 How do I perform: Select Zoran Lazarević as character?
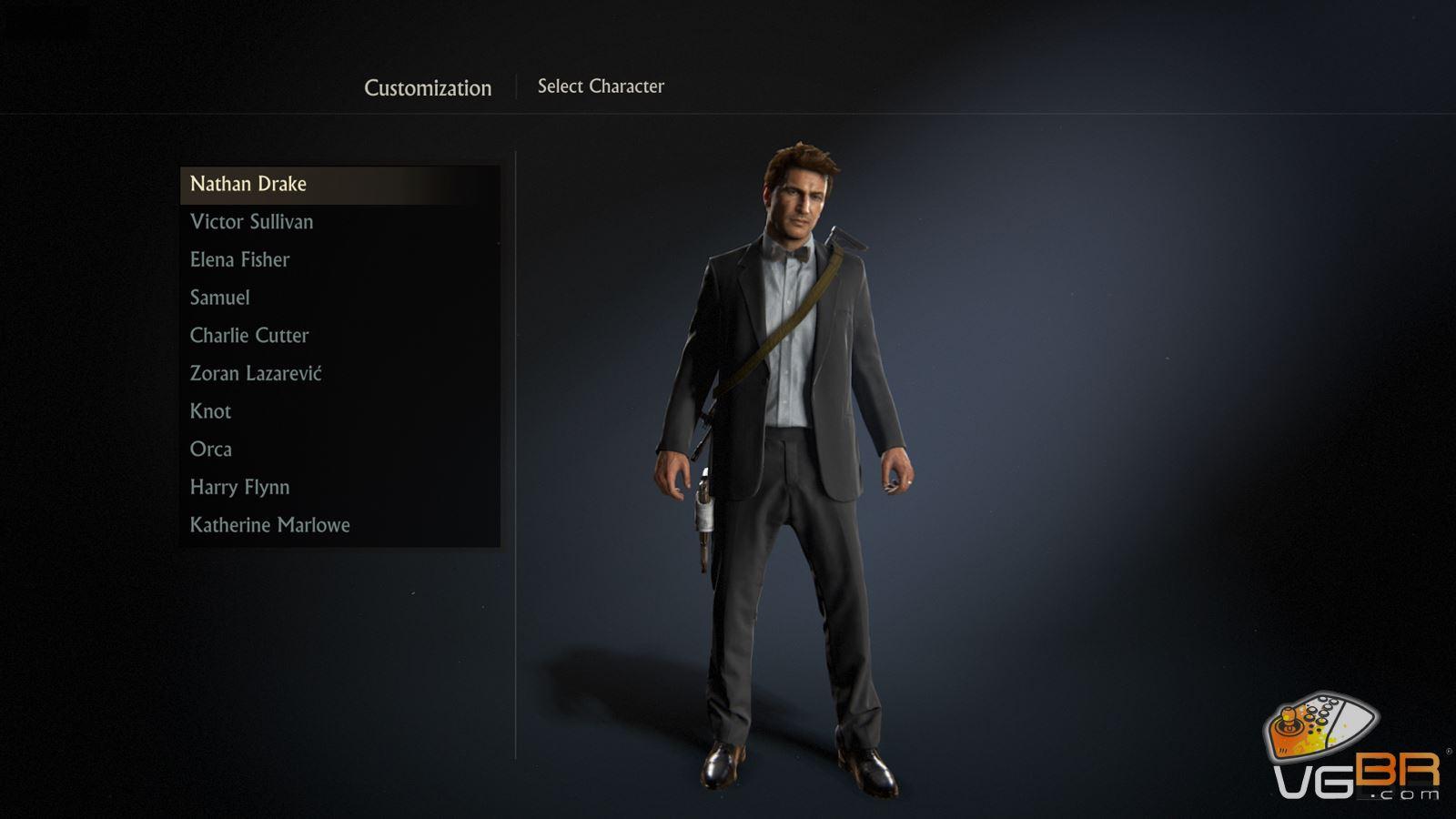(256, 374)
